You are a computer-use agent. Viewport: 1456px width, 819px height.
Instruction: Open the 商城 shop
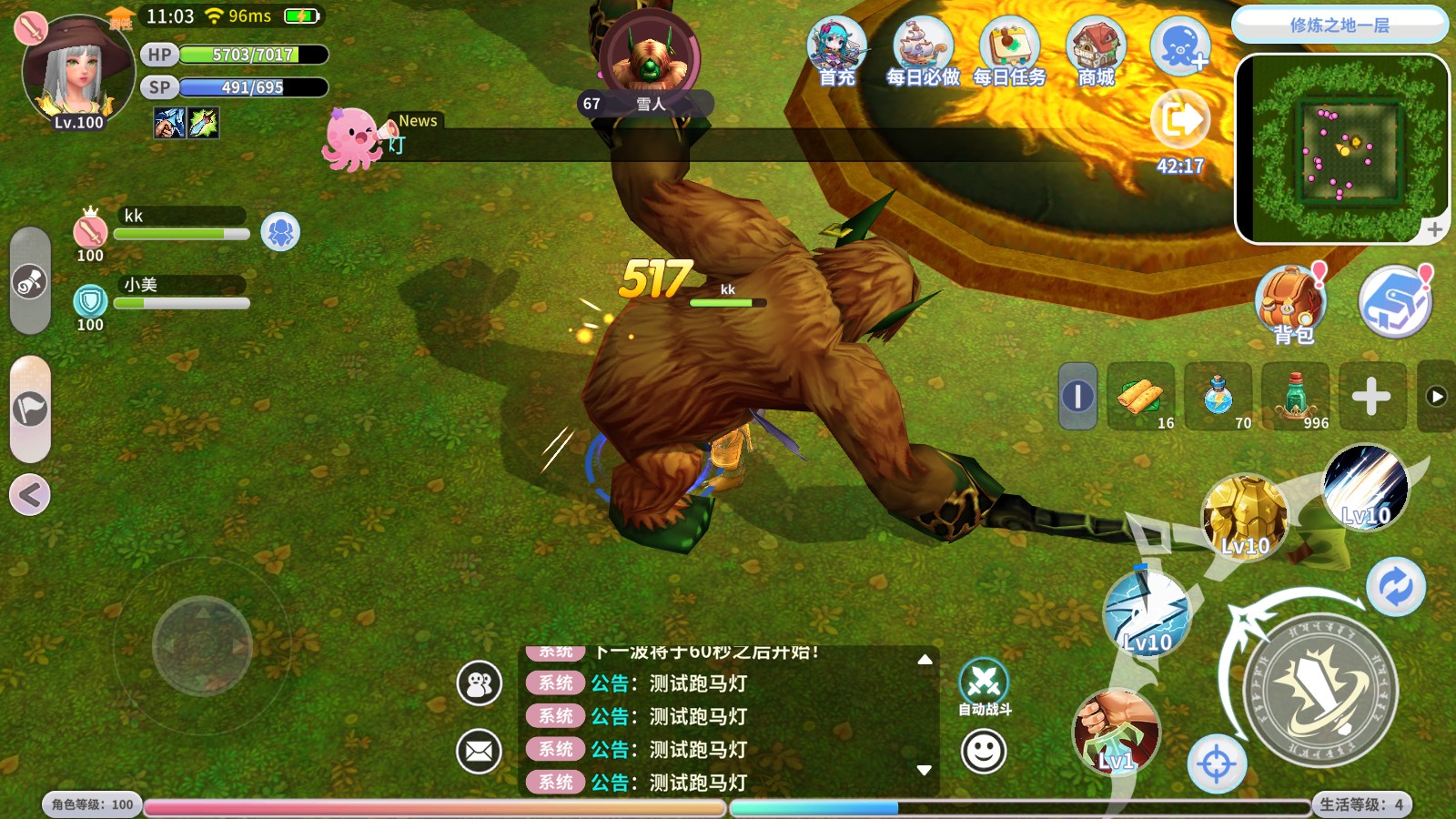[1096, 52]
